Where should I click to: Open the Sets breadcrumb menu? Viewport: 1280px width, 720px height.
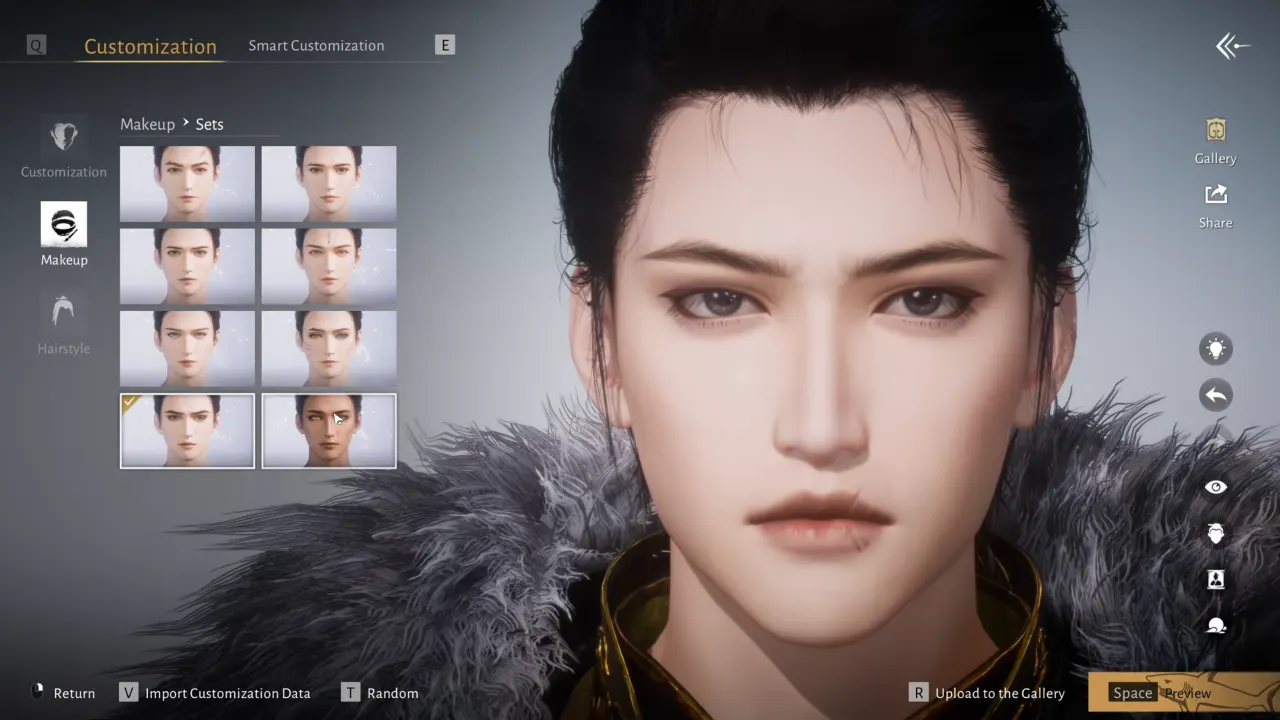click(210, 124)
